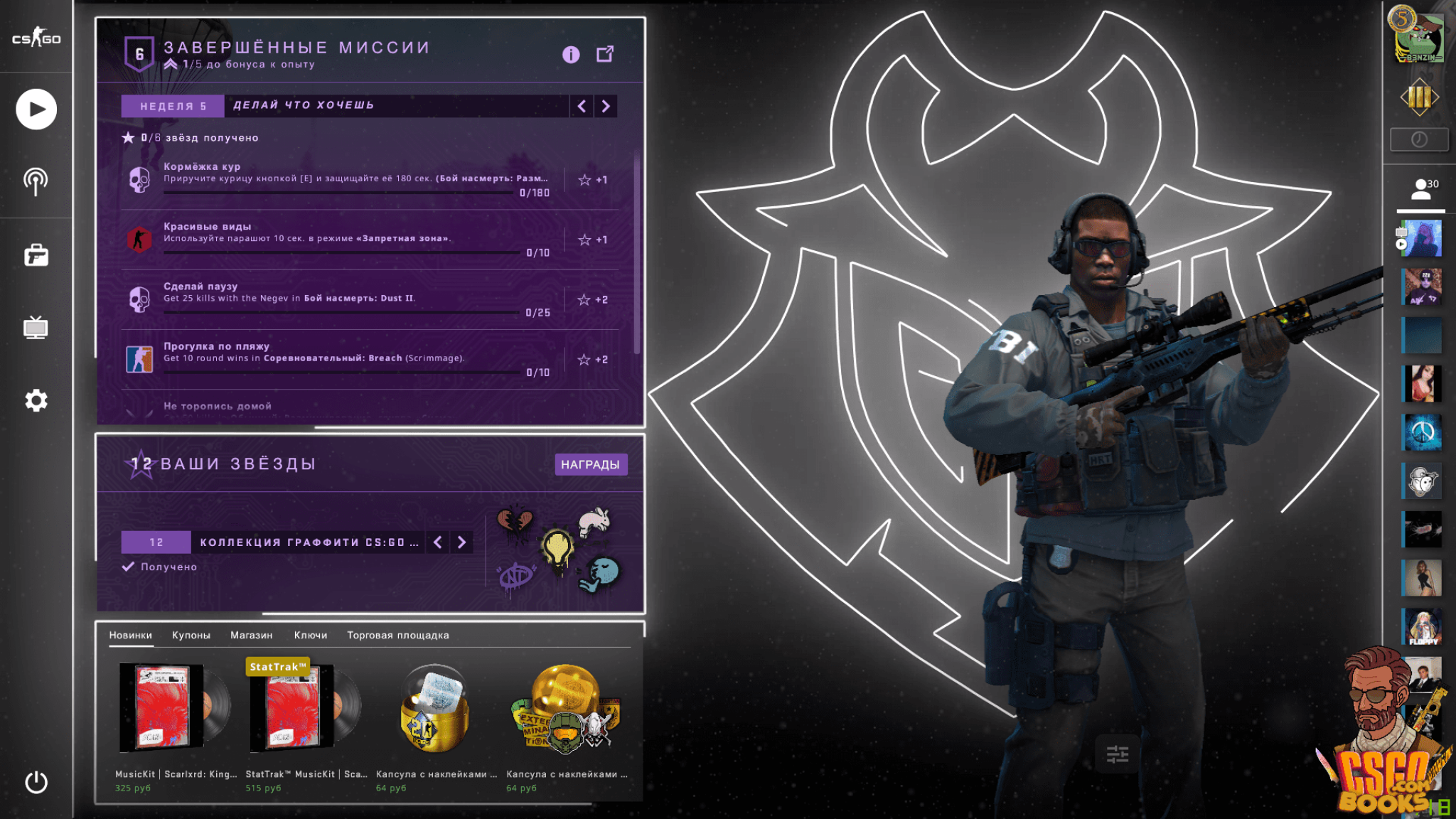
Task: Open the Ключи tab
Action: tap(311, 635)
